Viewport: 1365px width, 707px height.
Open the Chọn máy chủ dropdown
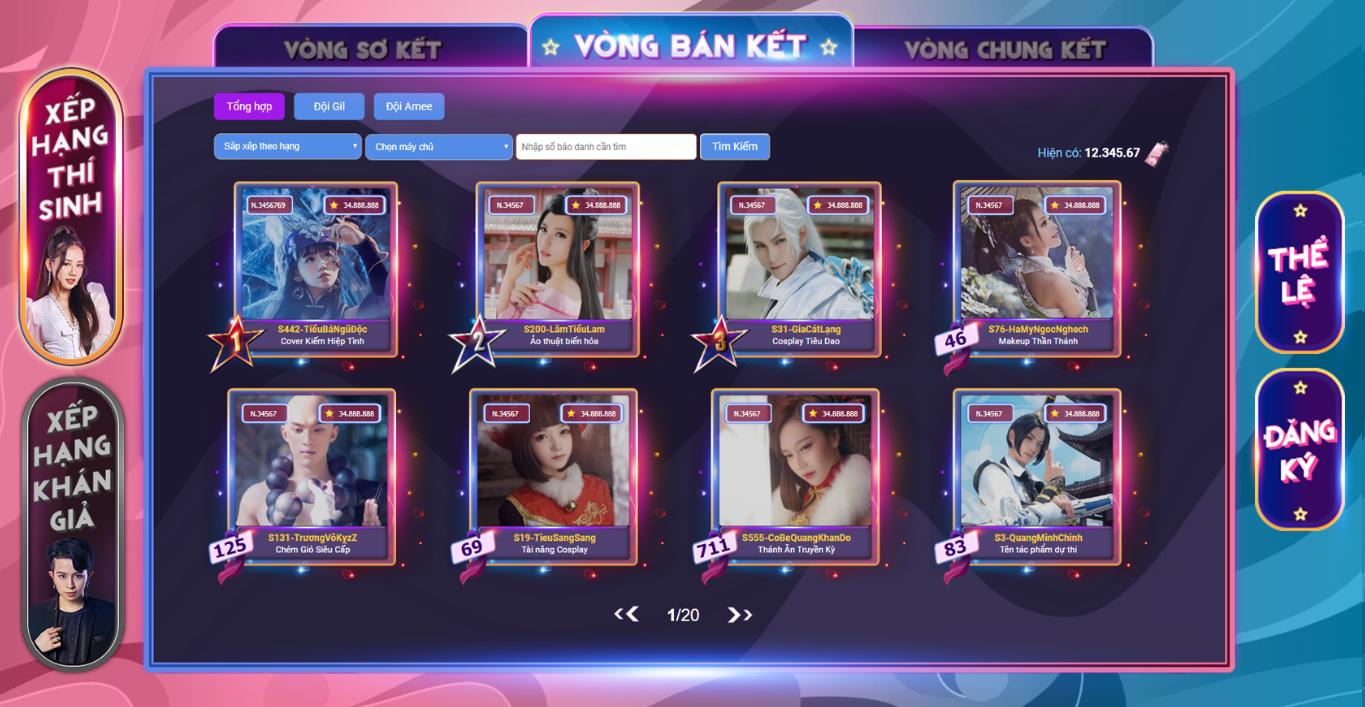click(x=438, y=147)
